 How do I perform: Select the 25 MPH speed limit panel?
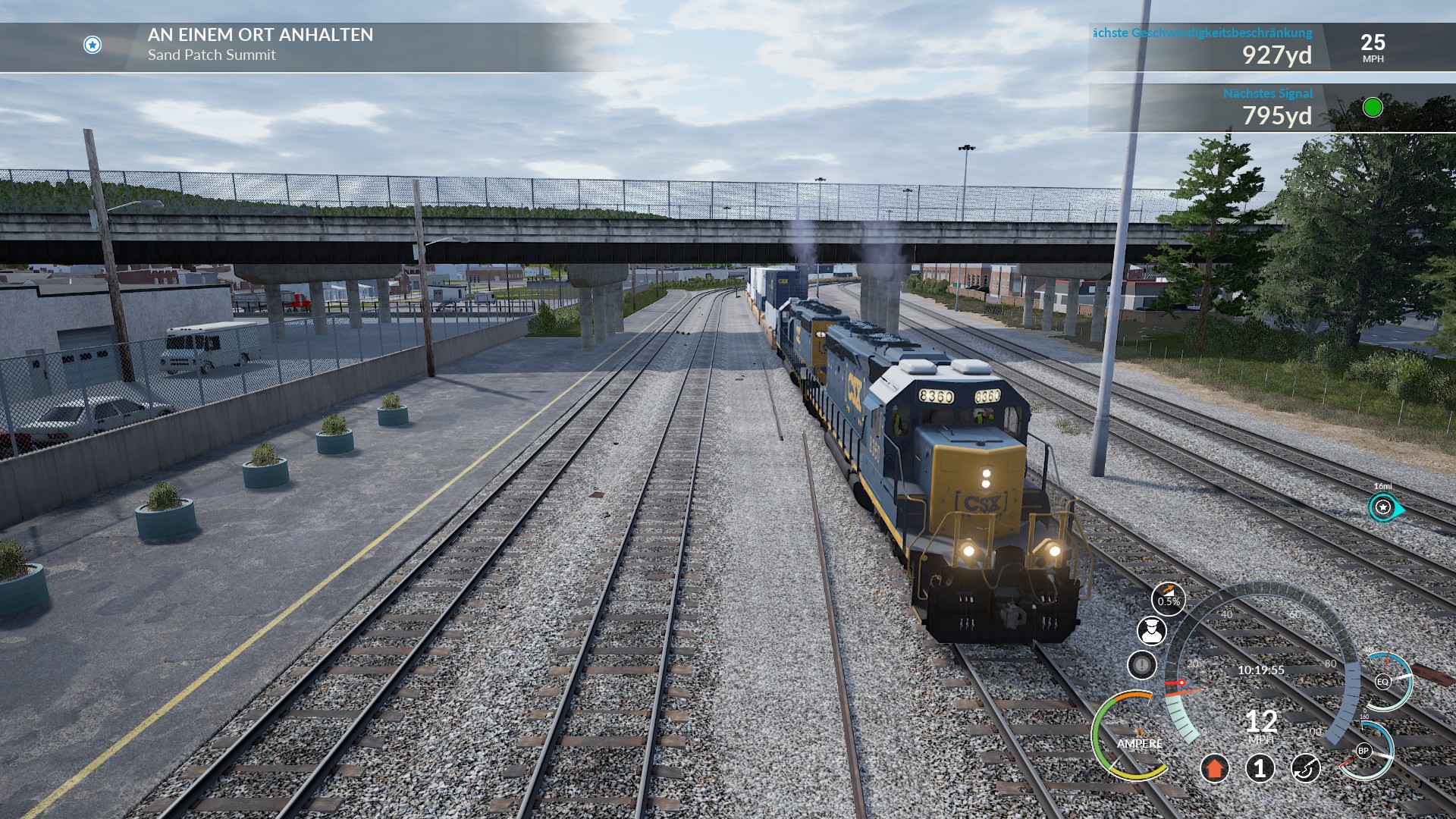click(1373, 47)
